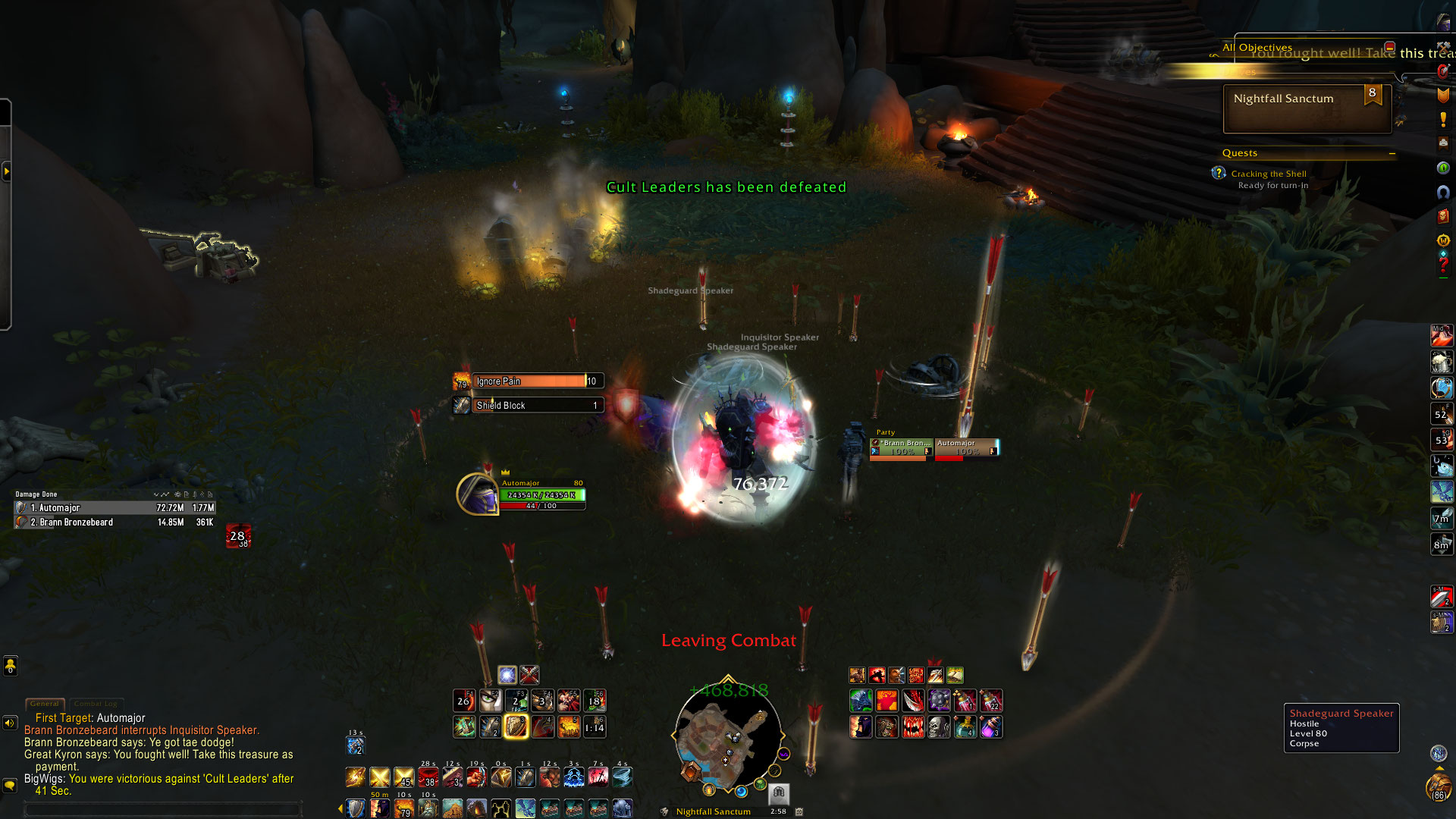Activate the eye-face ability in F2 slot

coord(490,701)
